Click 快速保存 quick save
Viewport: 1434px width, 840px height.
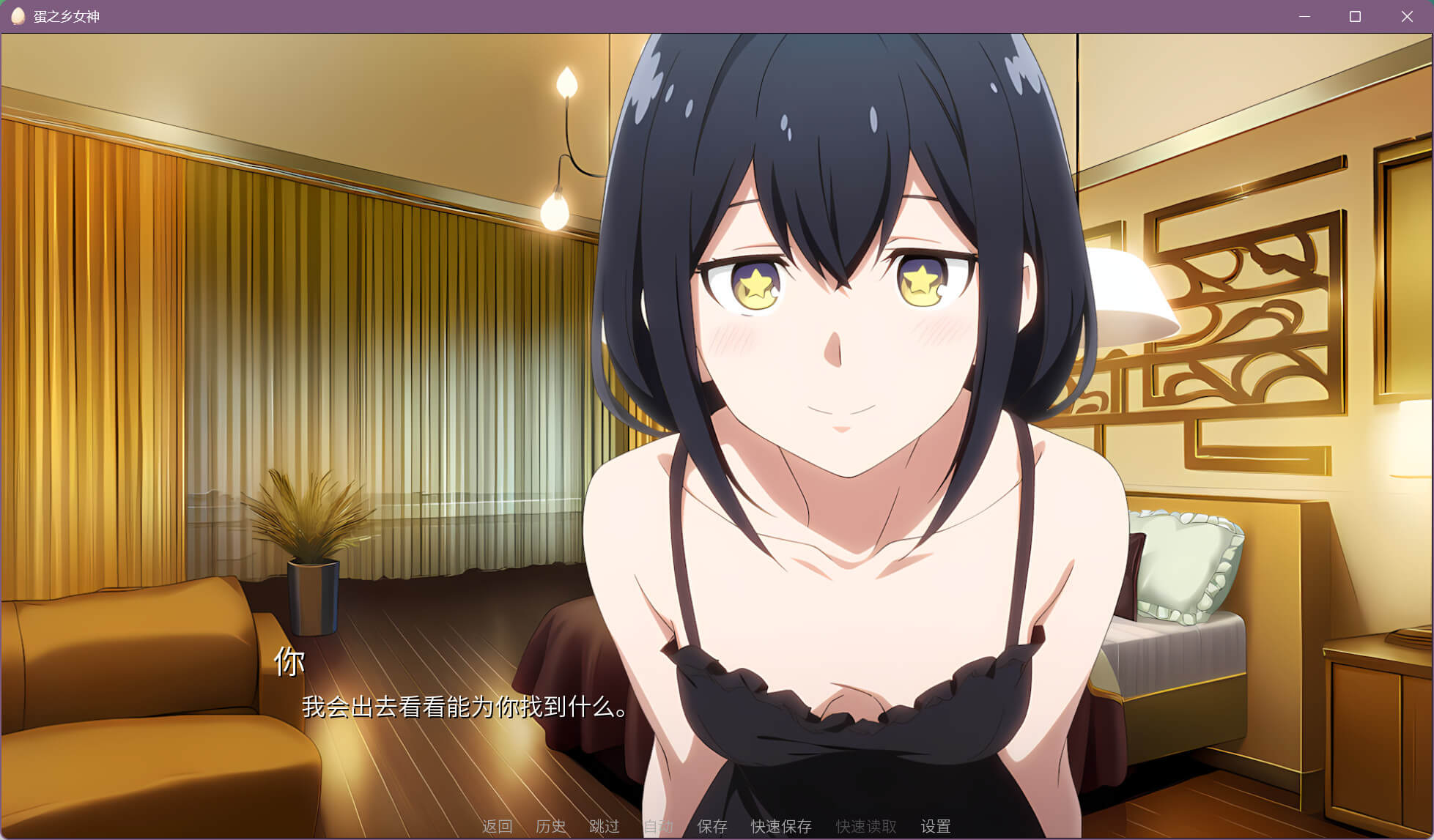click(x=781, y=826)
